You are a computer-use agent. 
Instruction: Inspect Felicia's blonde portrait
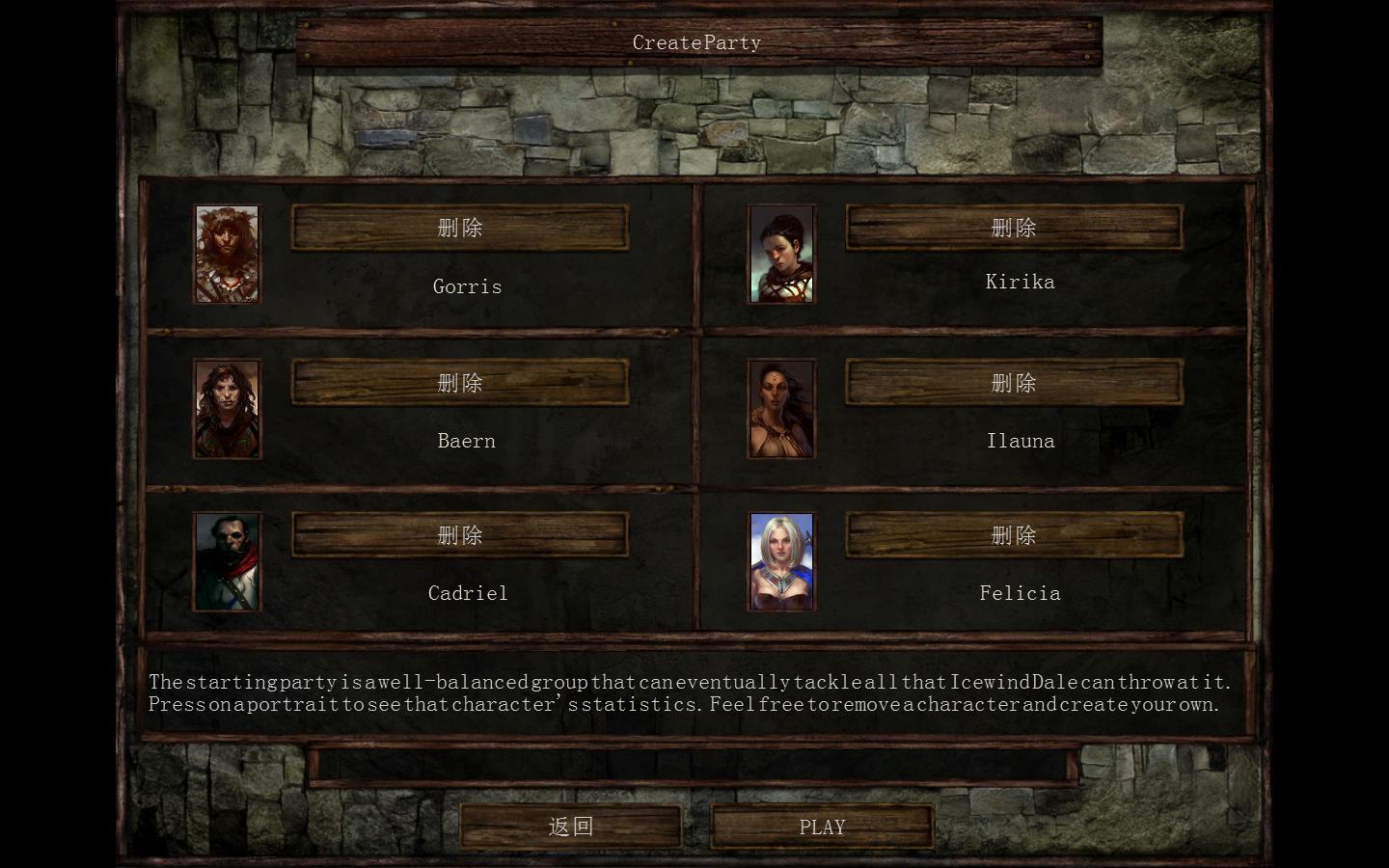tap(781, 562)
